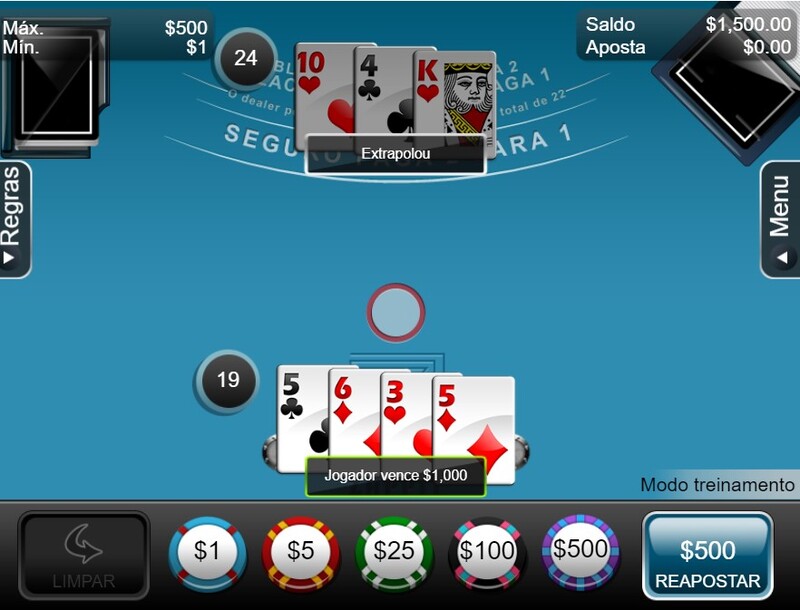
Task: Choose the $500 purple chip
Action: tap(580, 549)
